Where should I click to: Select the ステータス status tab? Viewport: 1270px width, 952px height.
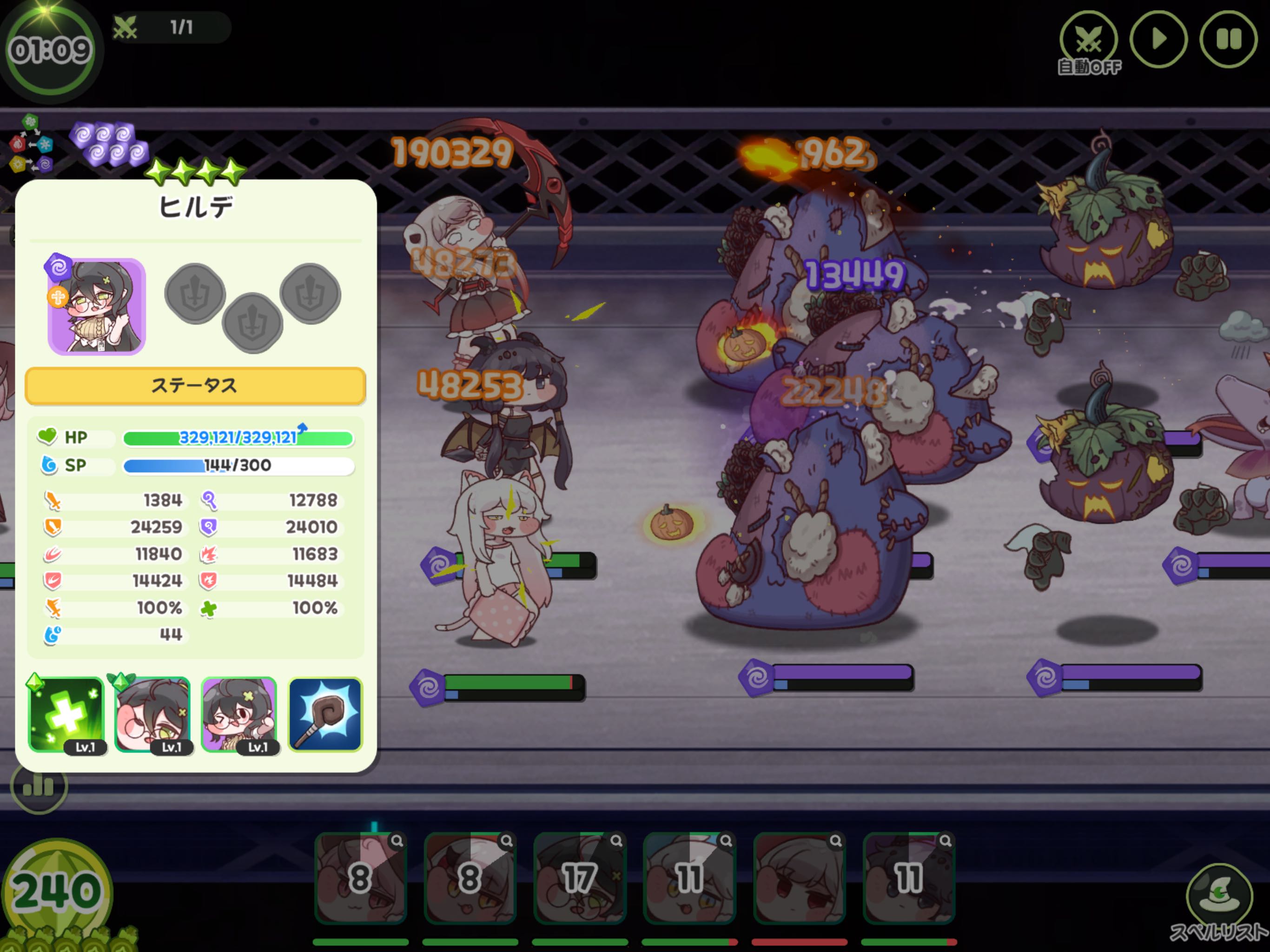click(195, 385)
